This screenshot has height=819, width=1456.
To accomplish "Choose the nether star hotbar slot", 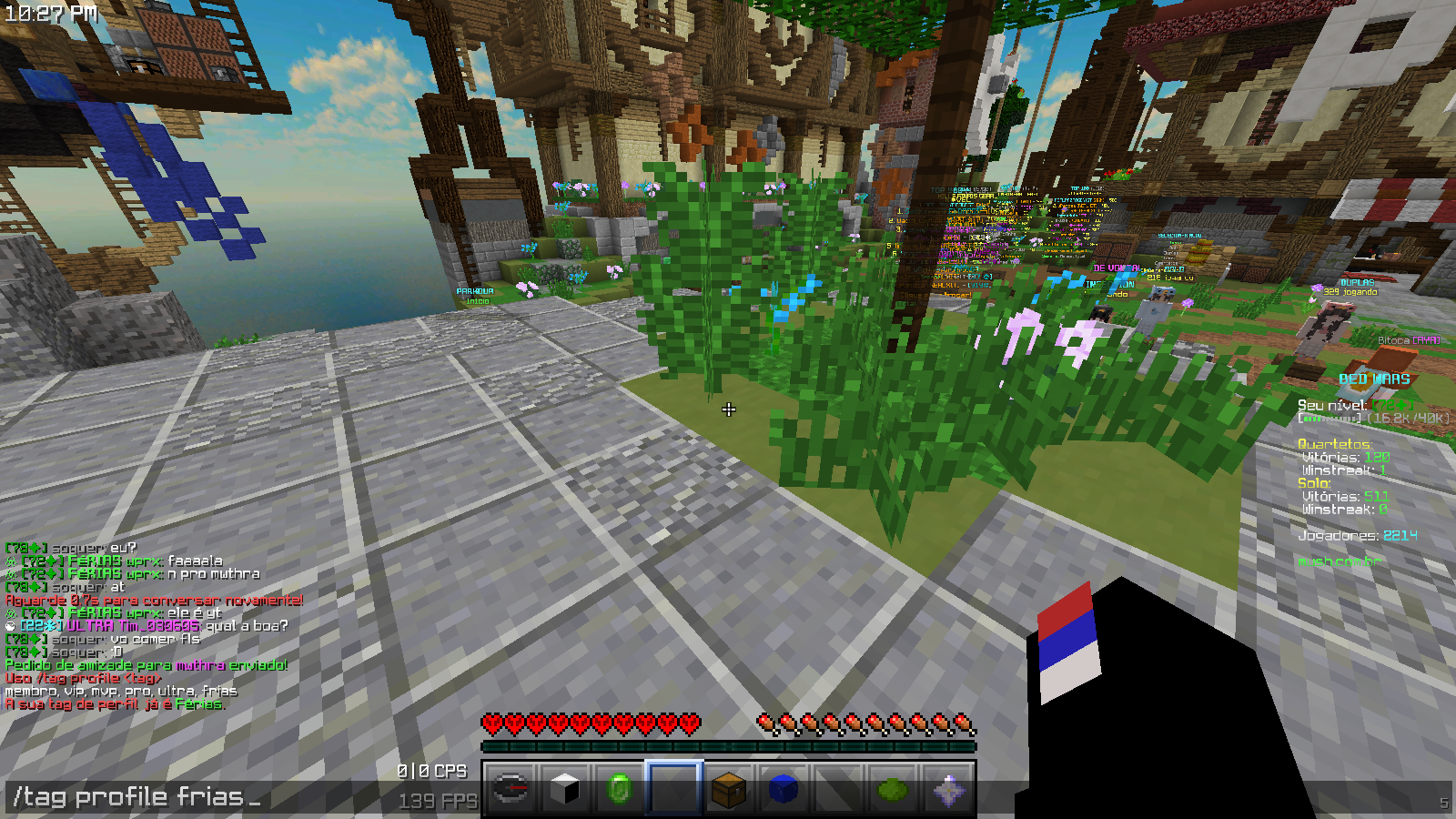I will [x=947, y=788].
